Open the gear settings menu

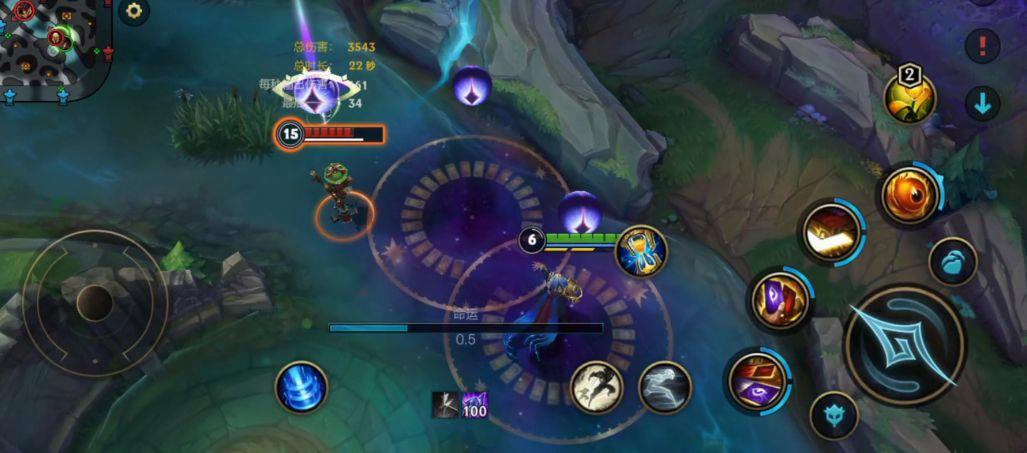point(134,11)
